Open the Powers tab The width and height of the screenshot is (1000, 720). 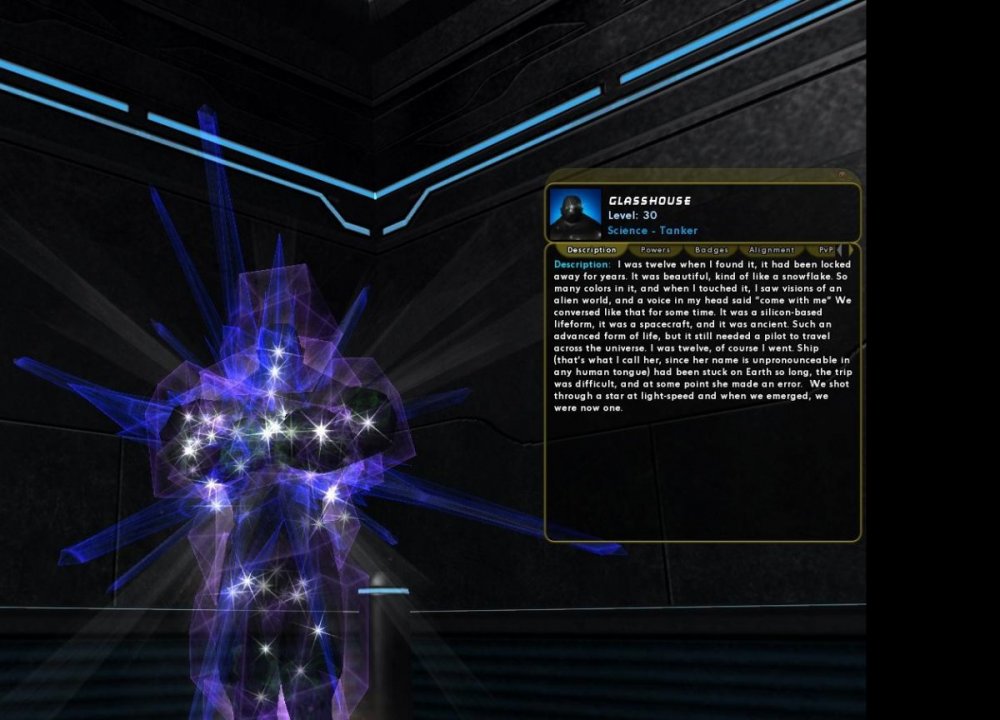(655, 250)
